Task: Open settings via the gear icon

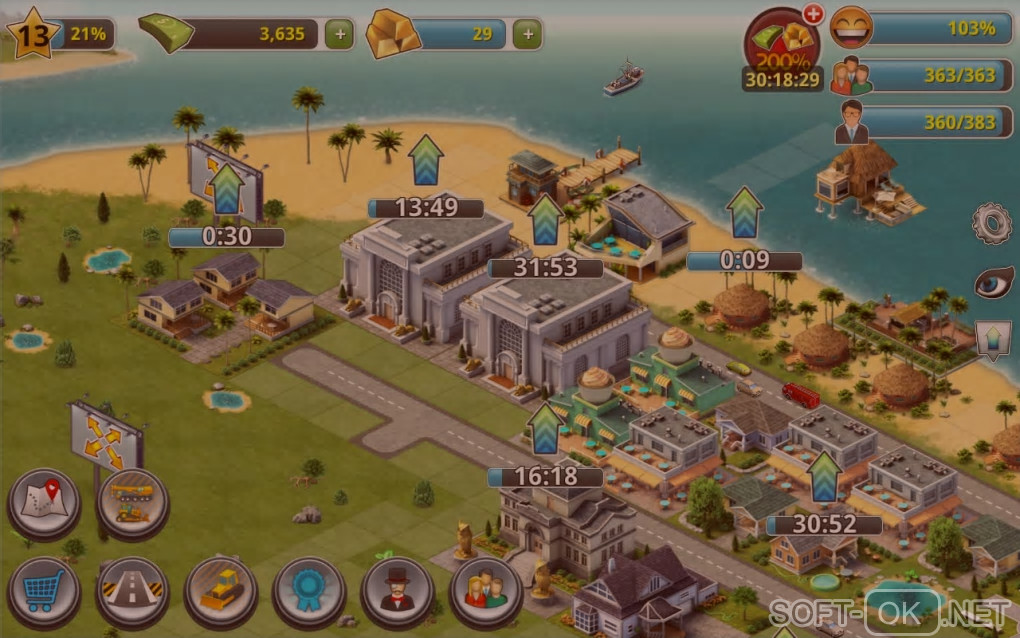Action: 992,224
